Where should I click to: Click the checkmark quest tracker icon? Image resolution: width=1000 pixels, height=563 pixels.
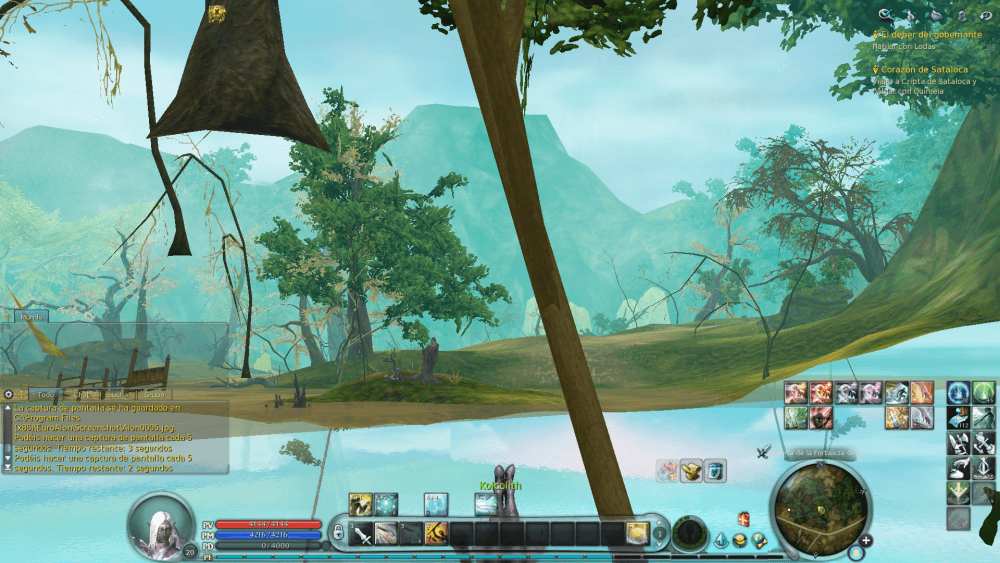pyautogui.click(x=884, y=15)
